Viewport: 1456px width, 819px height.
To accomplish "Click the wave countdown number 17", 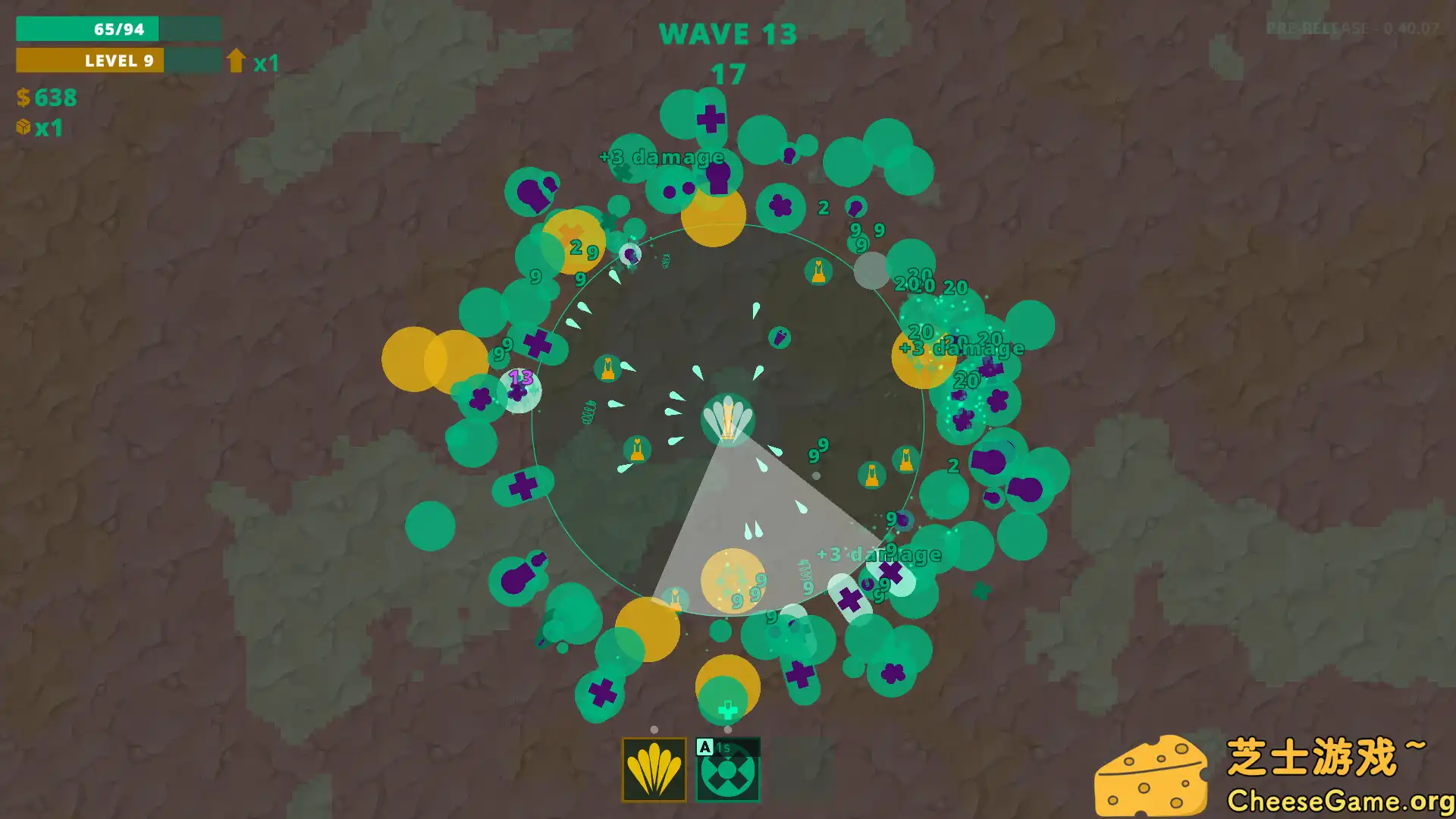I will click(x=727, y=74).
